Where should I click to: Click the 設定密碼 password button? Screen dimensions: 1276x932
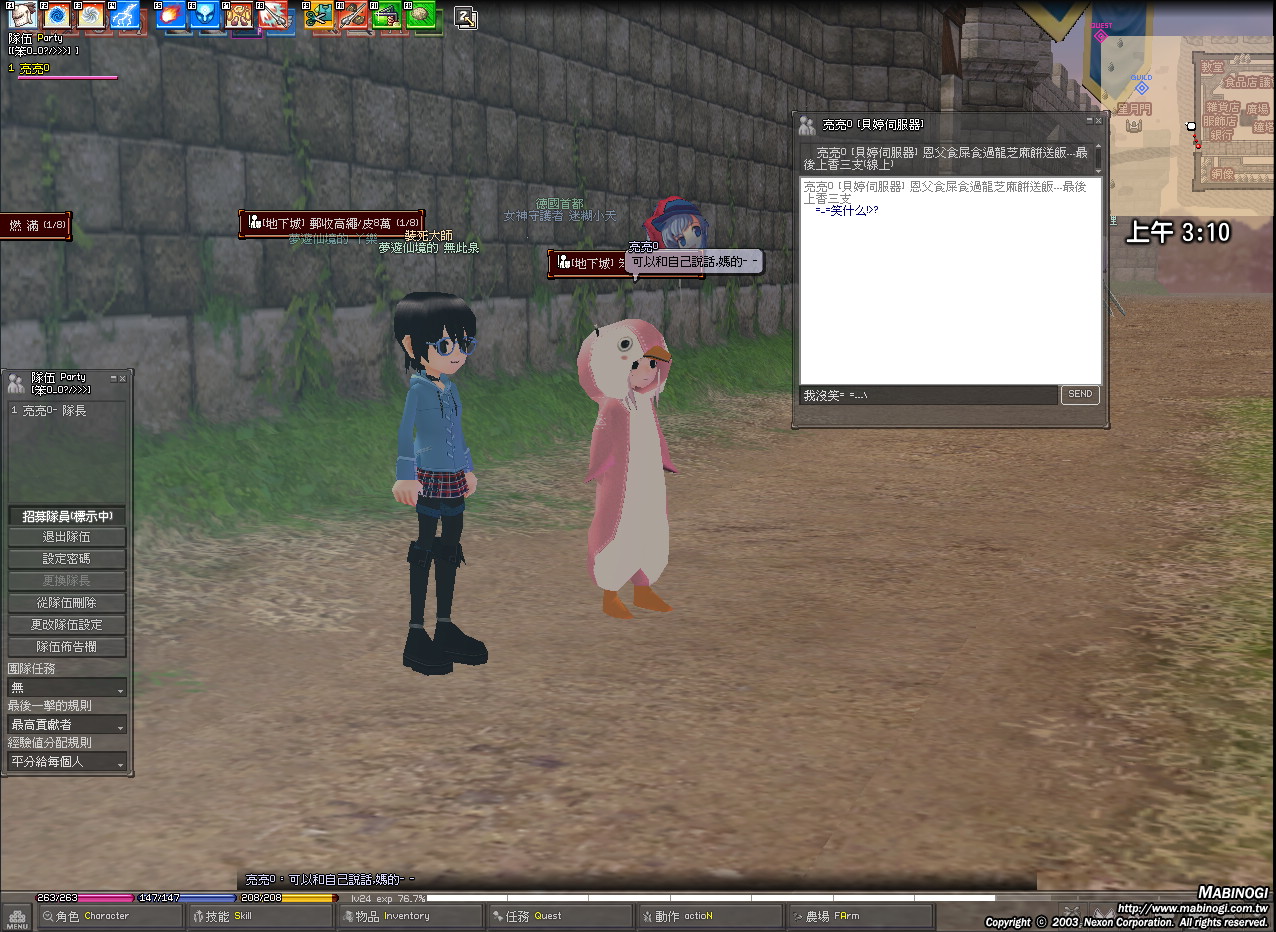click(68, 560)
